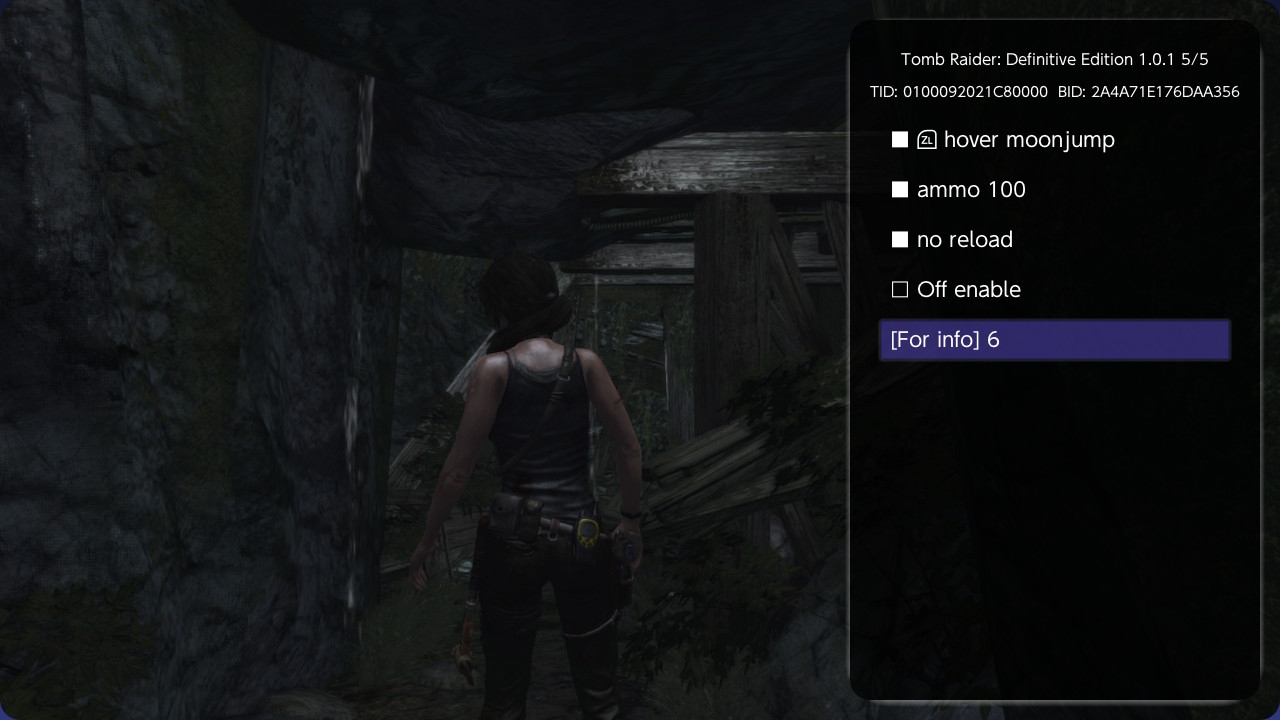Click the filled square beside no reload
Image resolution: width=1280 pixels, height=720 pixels.
click(899, 239)
